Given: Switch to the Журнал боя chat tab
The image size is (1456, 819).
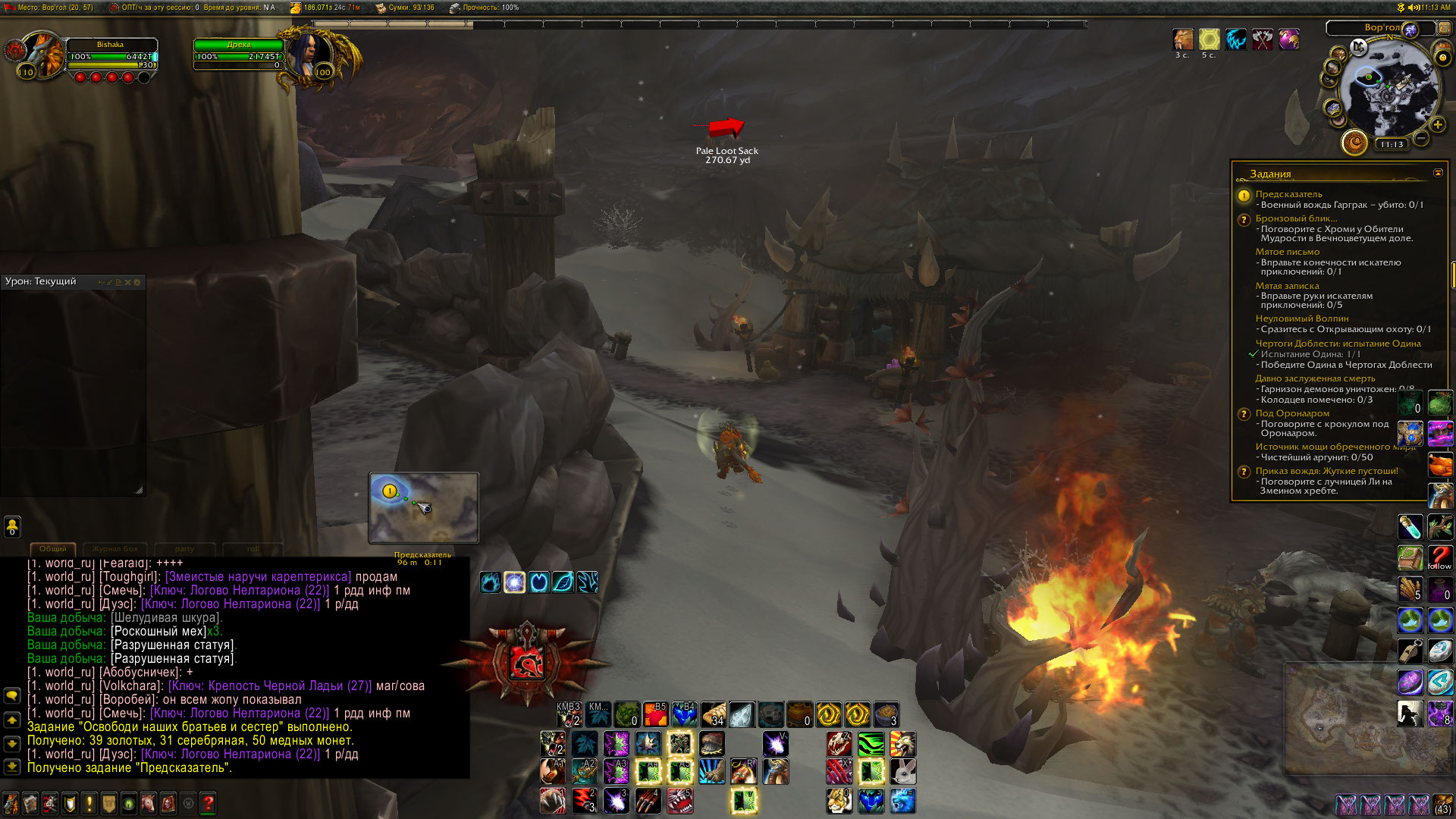Looking at the screenshot, I should (115, 548).
